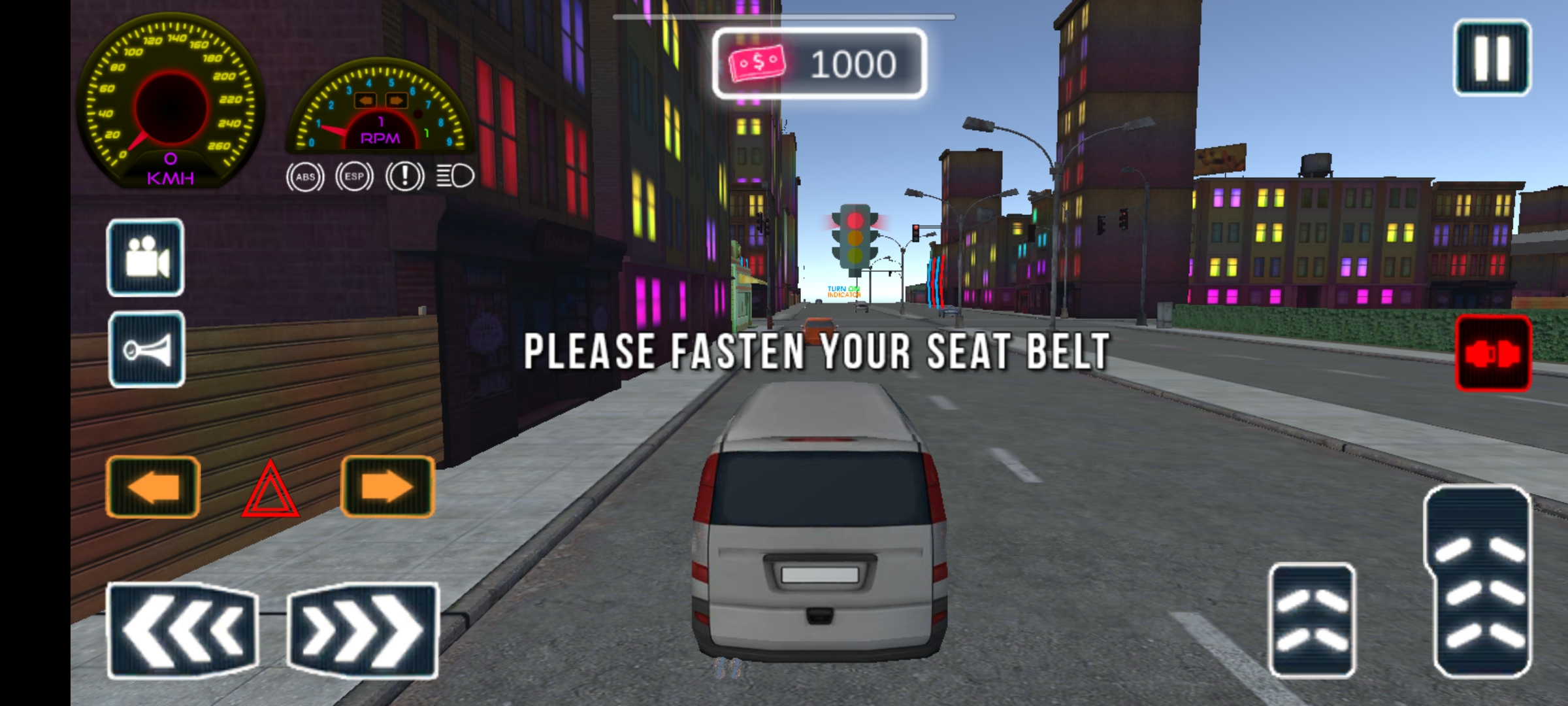This screenshot has height=706, width=1568.
Task: Steer right with the right chevrons button
Action: (x=363, y=630)
